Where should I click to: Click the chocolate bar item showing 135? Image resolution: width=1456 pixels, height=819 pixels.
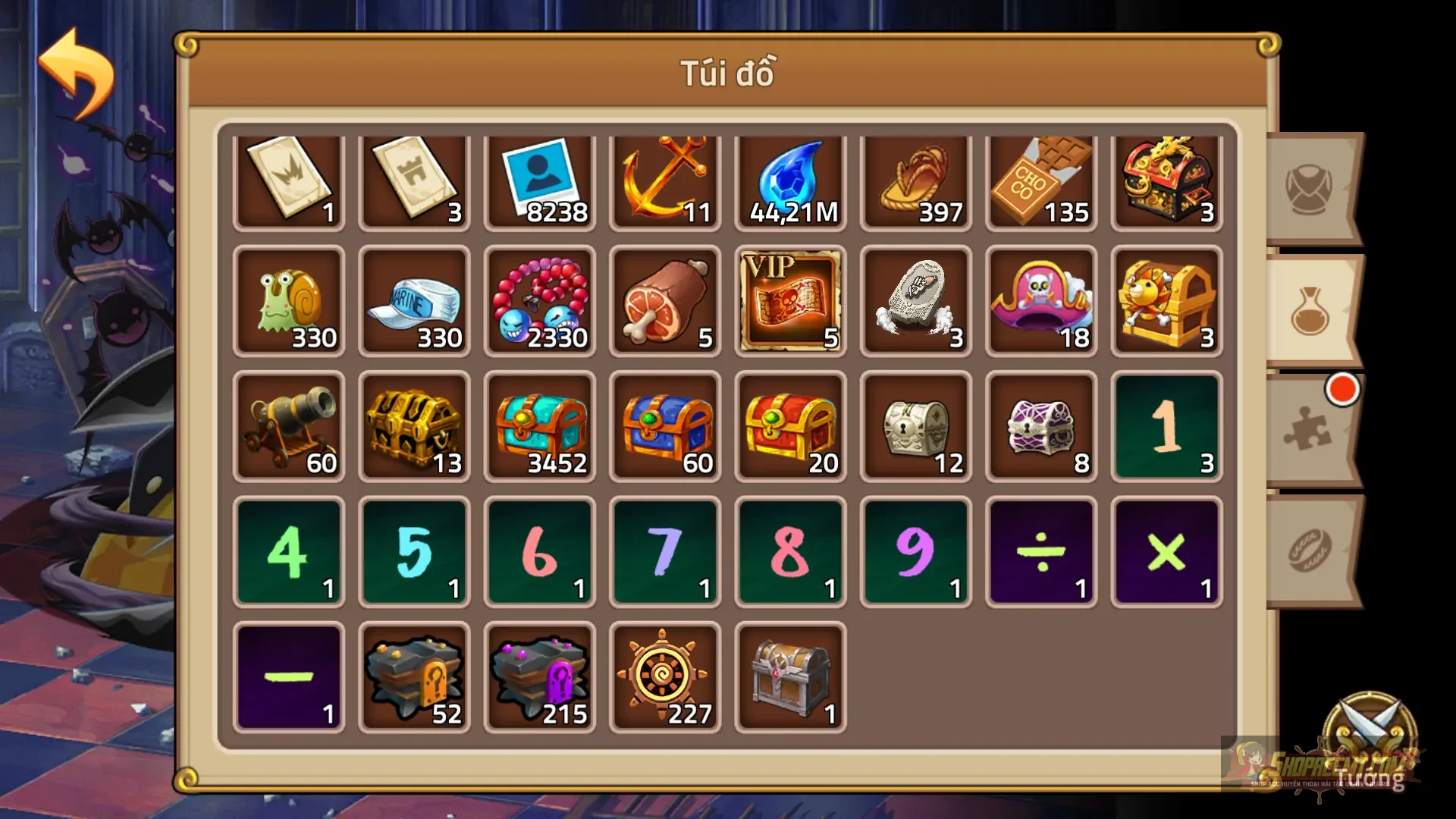tap(1040, 180)
